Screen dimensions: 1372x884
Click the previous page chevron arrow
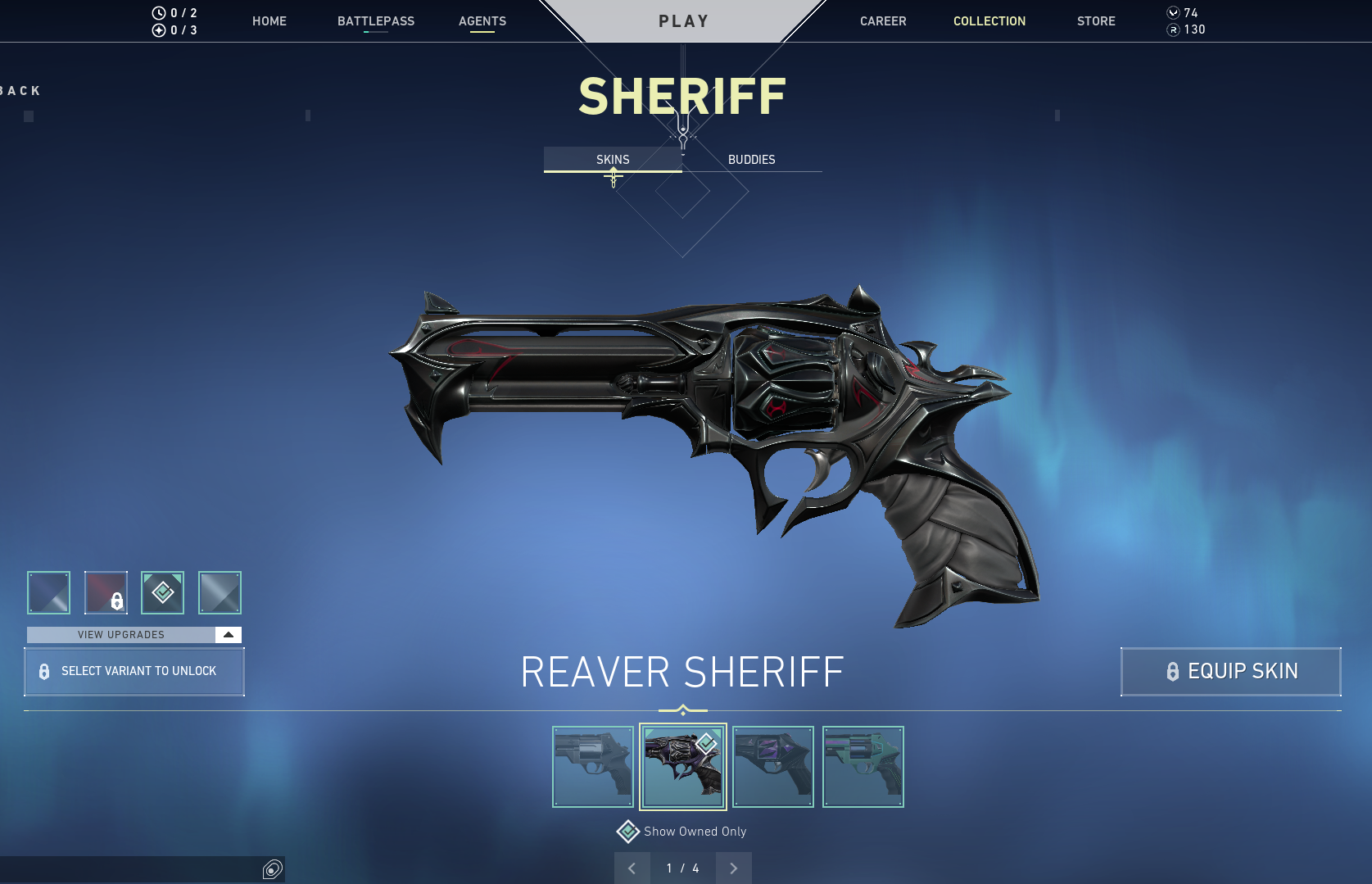(x=632, y=868)
